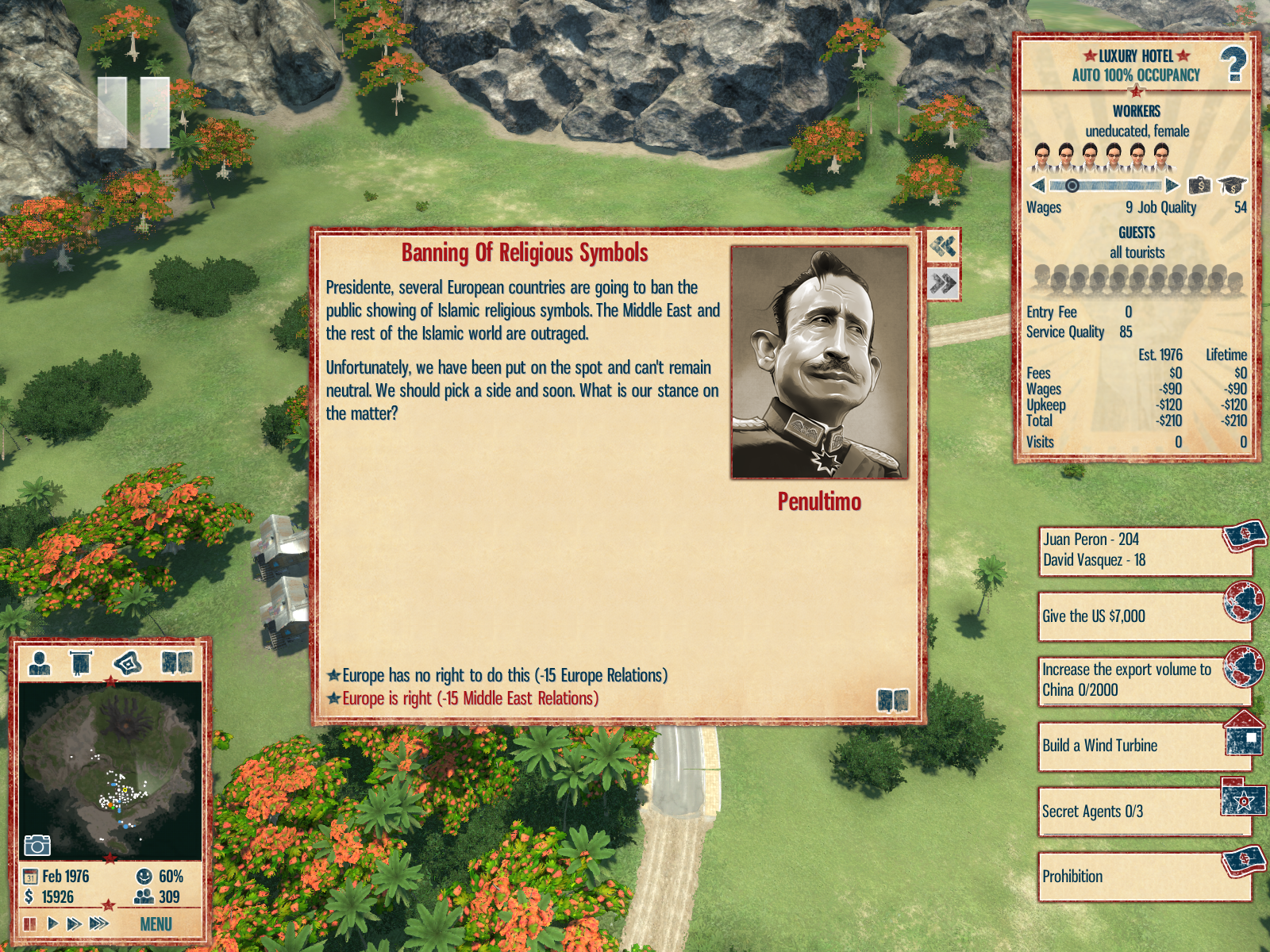Open the 'Build a Wind Turbine' task
Viewport: 1270px width, 952px height.
pyautogui.click(x=1143, y=746)
